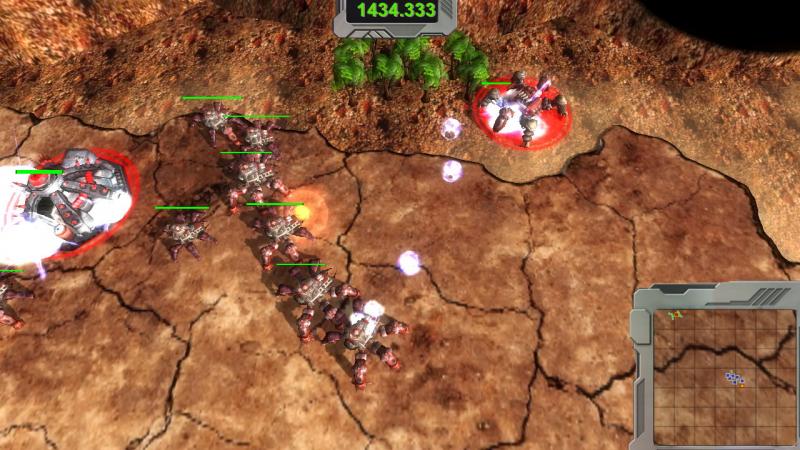Jump to the green markers on the minimap
Image resolution: width=800 pixels, height=450 pixels.
click(677, 315)
